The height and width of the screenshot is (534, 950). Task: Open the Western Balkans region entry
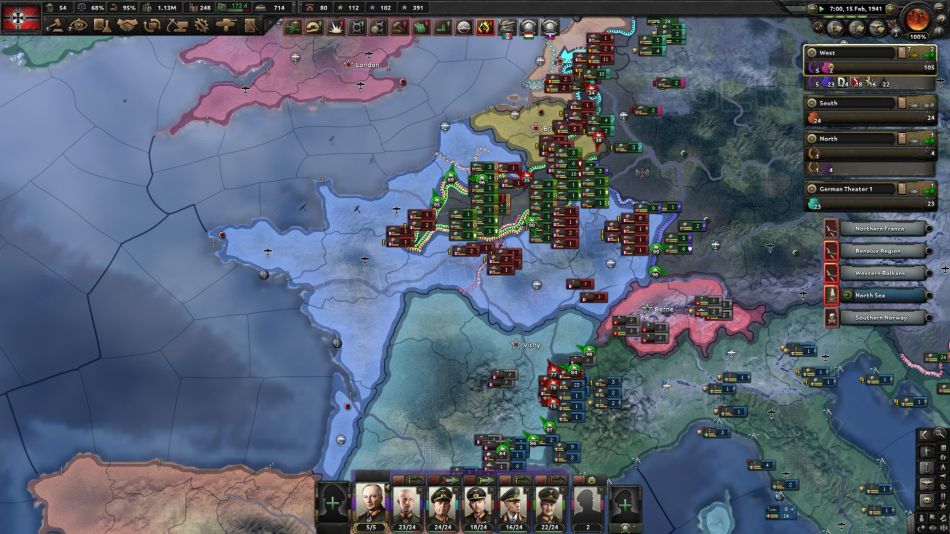pos(882,273)
